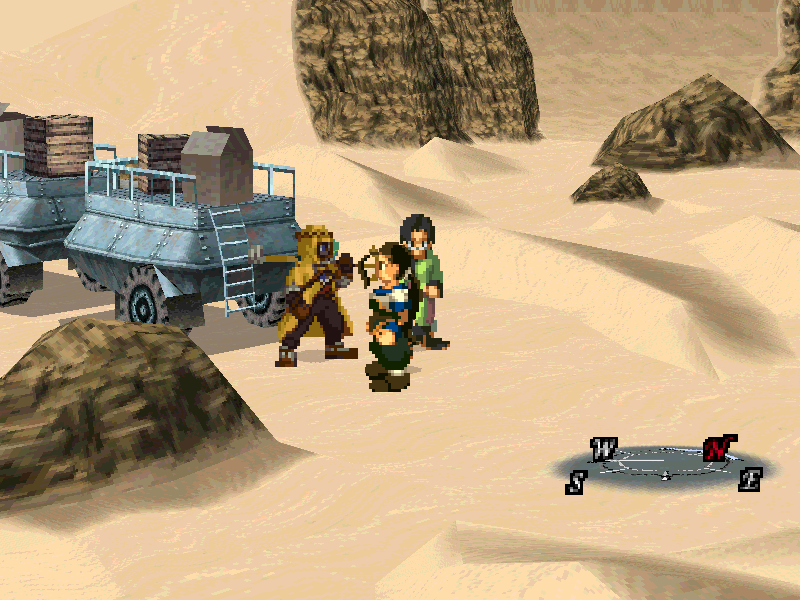Choose the S direction marker on the compass
Image resolution: width=800 pixels, height=600 pixels.
point(576,482)
